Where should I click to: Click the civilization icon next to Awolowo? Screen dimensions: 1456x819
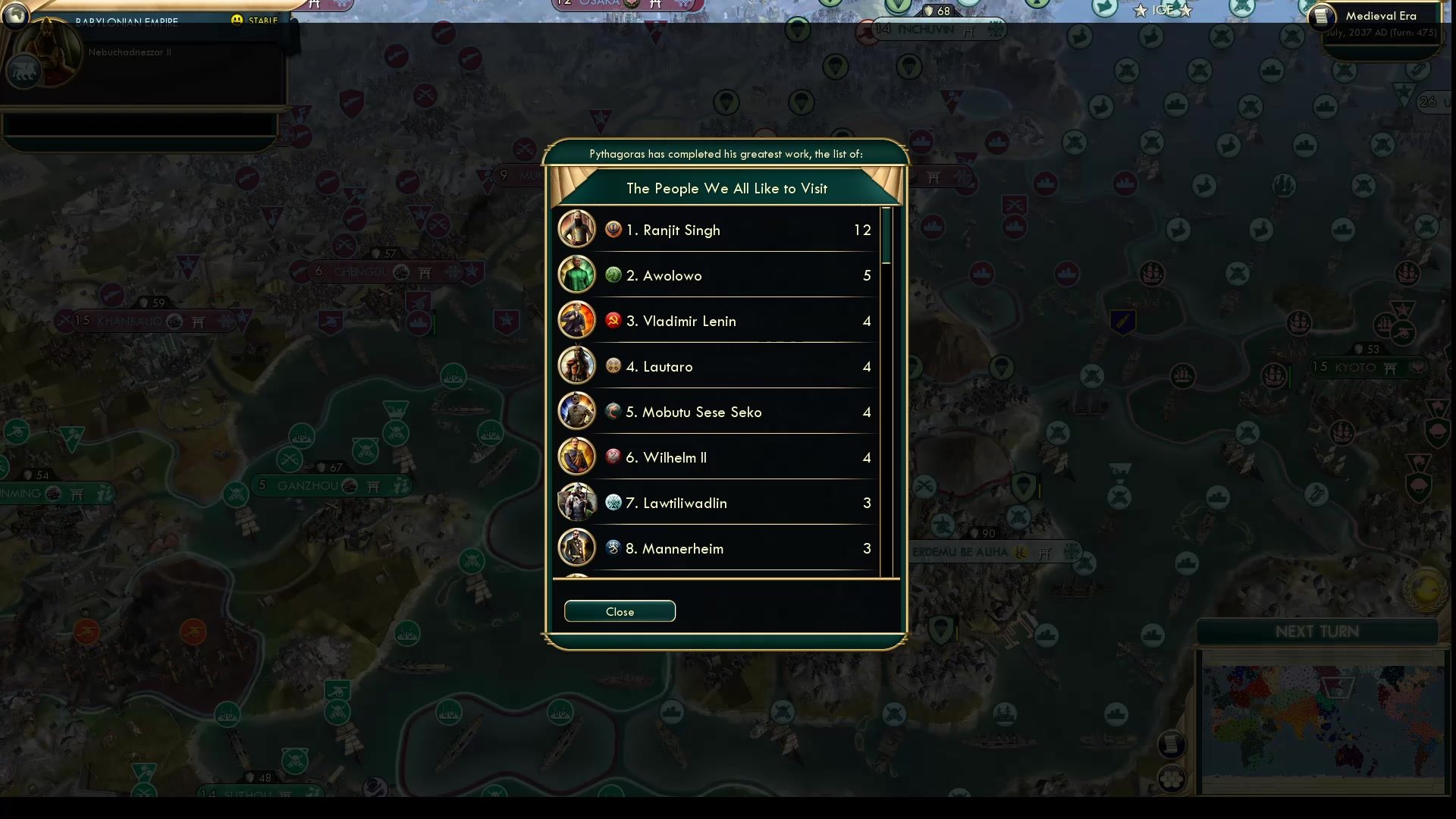[613, 275]
